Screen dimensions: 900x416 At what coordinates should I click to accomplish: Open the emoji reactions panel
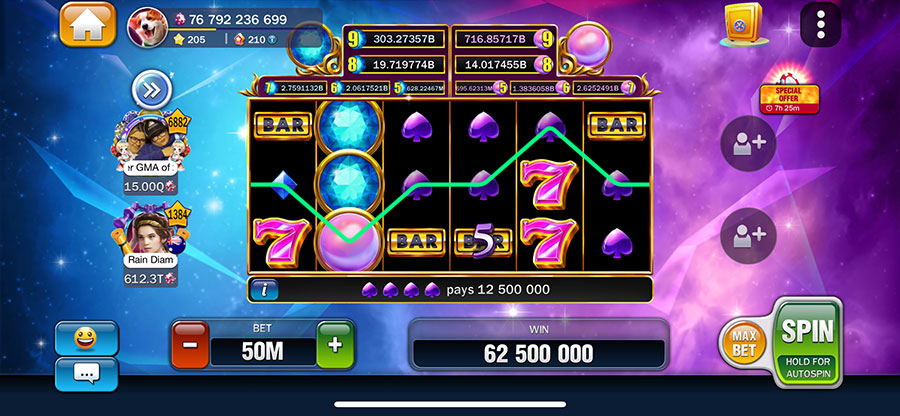pyautogui.click(x=86, y=337)
